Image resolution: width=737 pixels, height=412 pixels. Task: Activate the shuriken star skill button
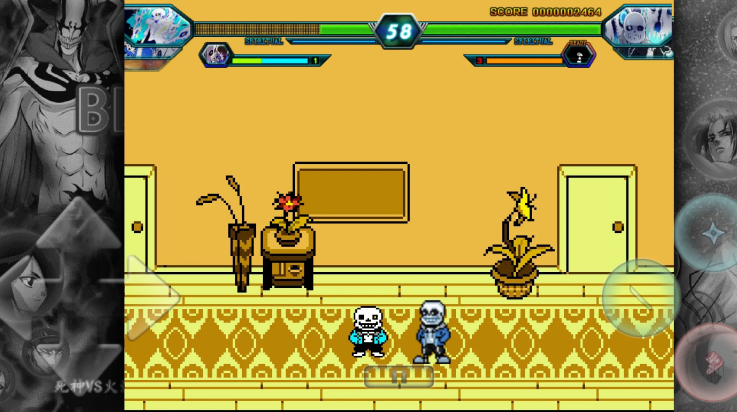[x=709, y=232]
